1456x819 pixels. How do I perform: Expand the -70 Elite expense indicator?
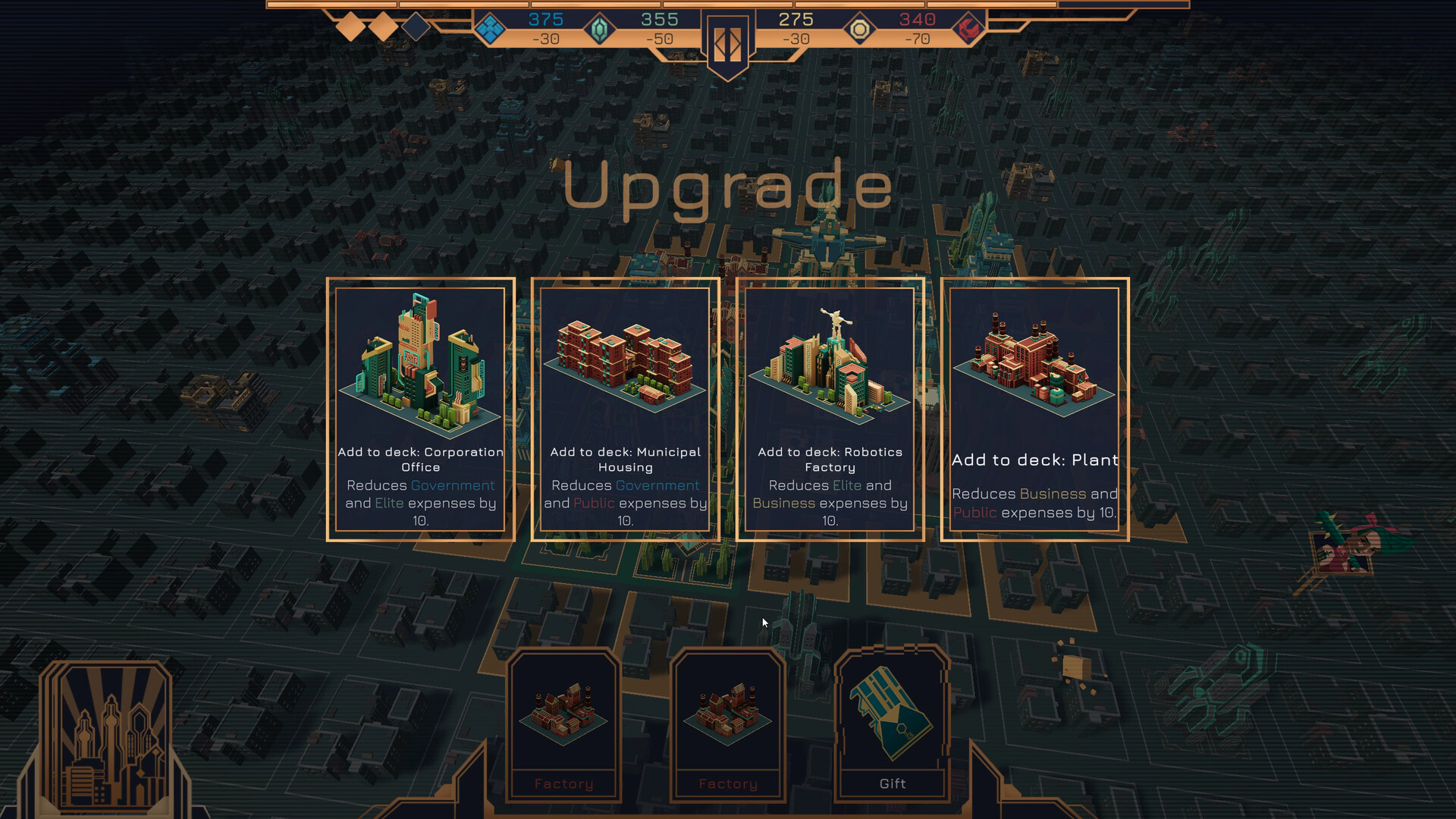919,40
